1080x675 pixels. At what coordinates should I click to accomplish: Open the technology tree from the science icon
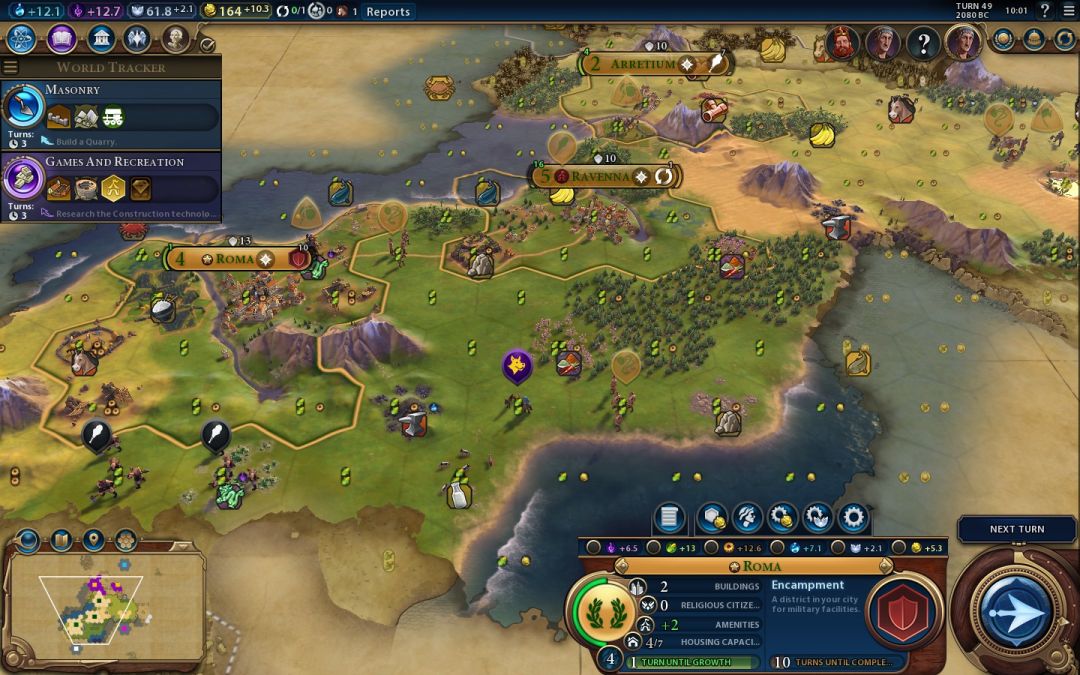coord(22,39)
